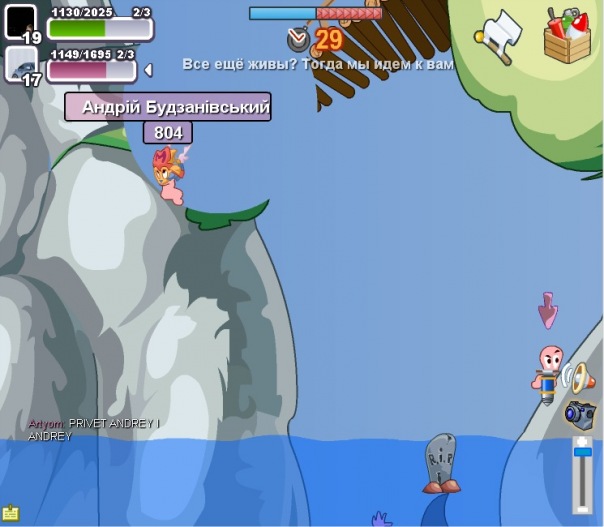Click the plus end of the zoom slider
Viewport: 604px width, 527px height.
(582, 441)
